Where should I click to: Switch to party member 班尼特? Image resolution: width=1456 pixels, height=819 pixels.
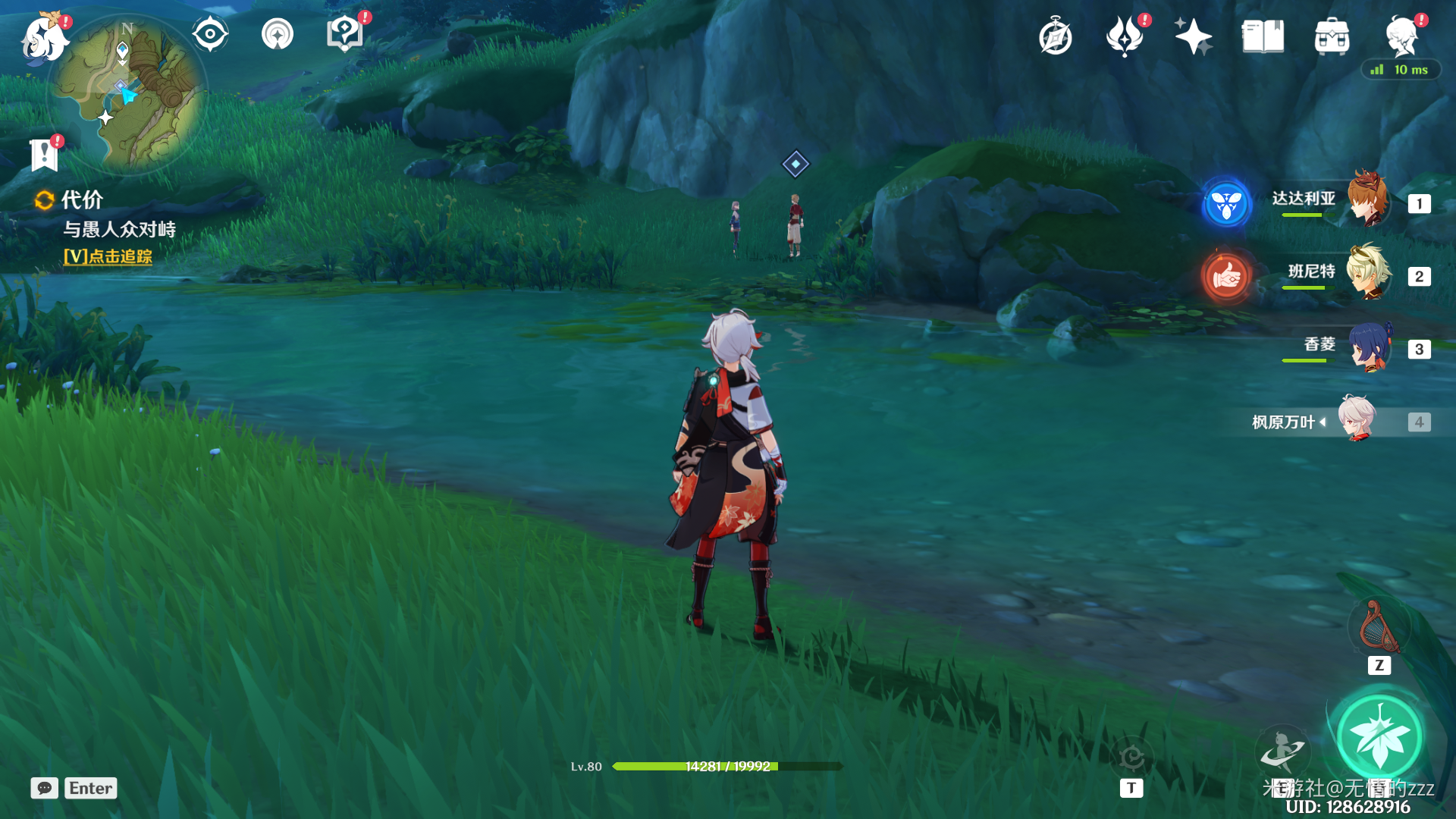1367,273
